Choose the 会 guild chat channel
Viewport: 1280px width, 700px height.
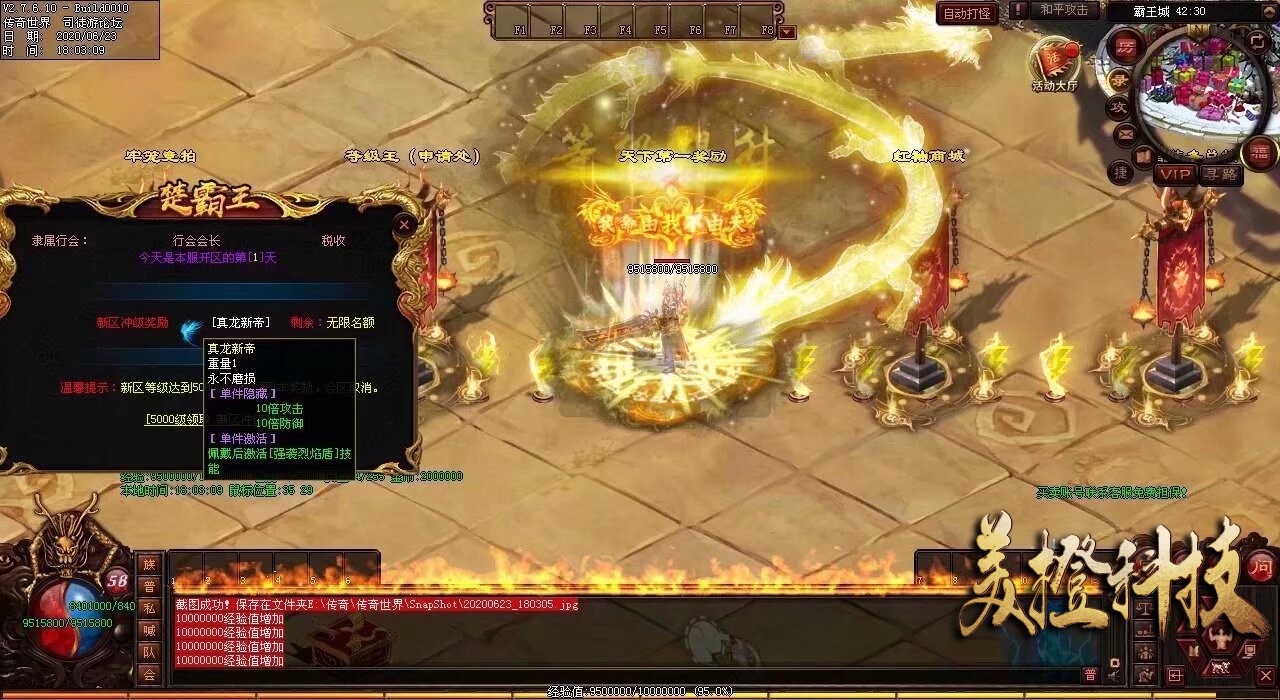(149, 675)
